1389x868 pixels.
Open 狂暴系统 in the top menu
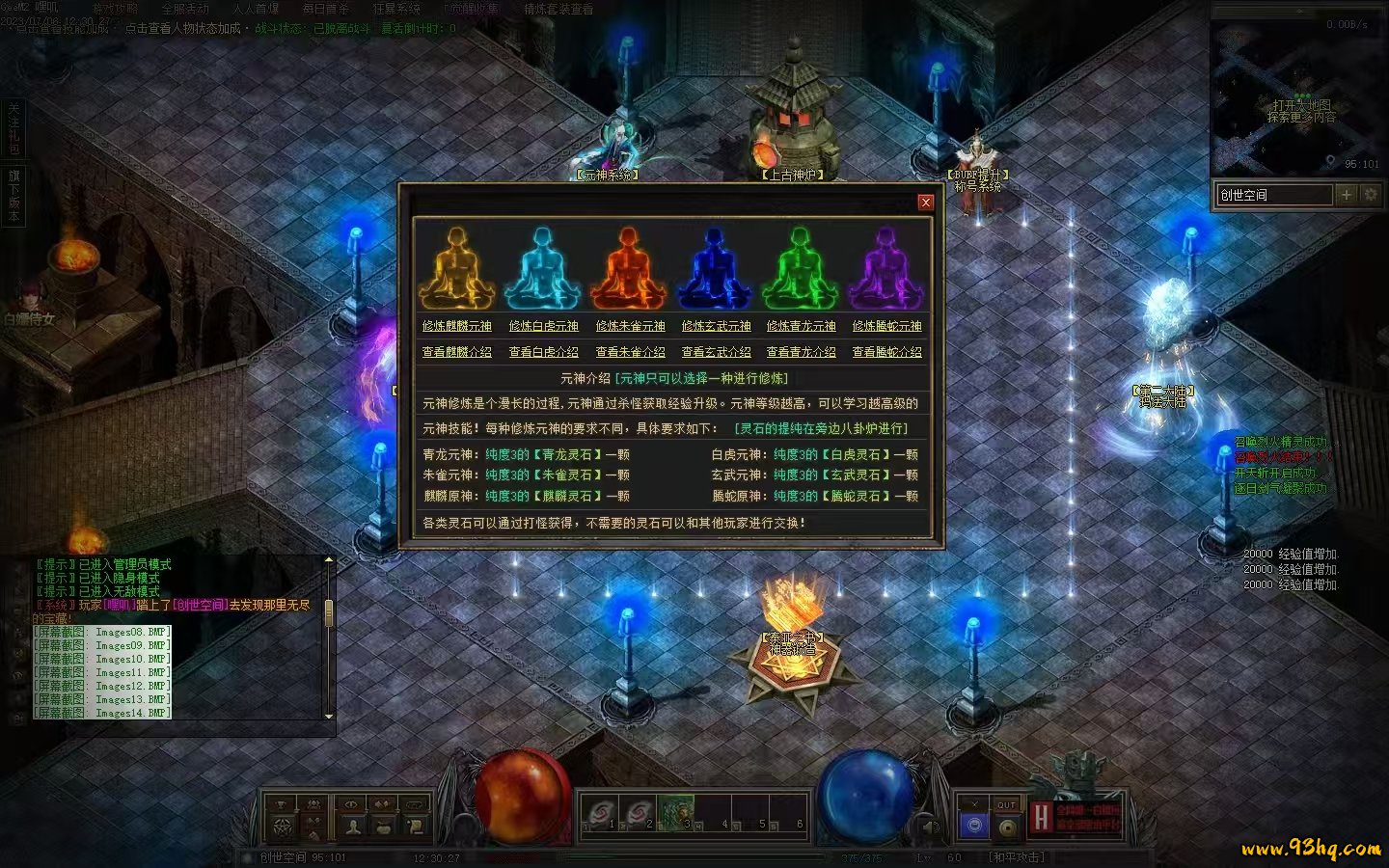pos(396,9)
